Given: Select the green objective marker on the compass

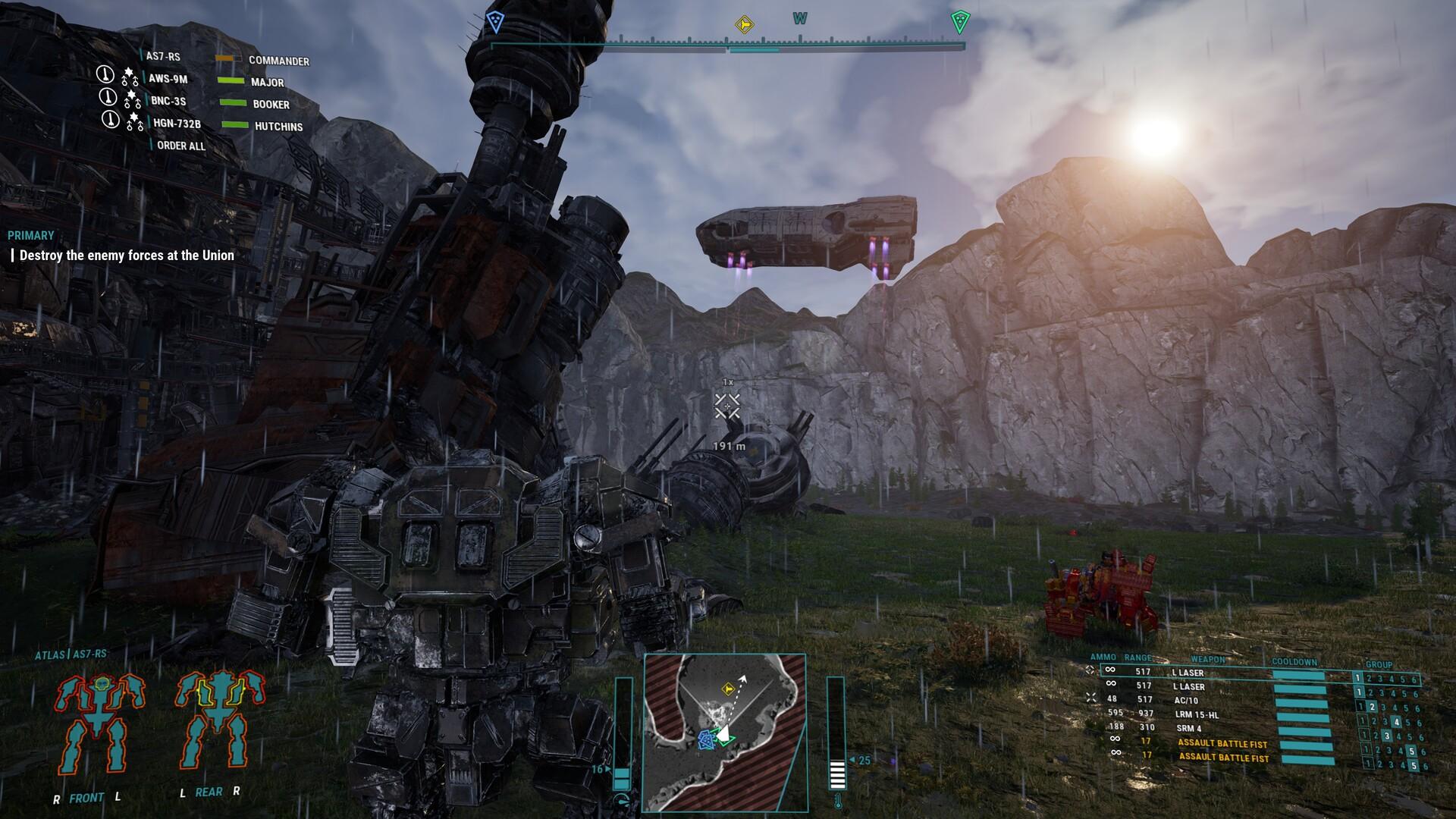Looking at the screenshot, I should click(x=959, y=21).
